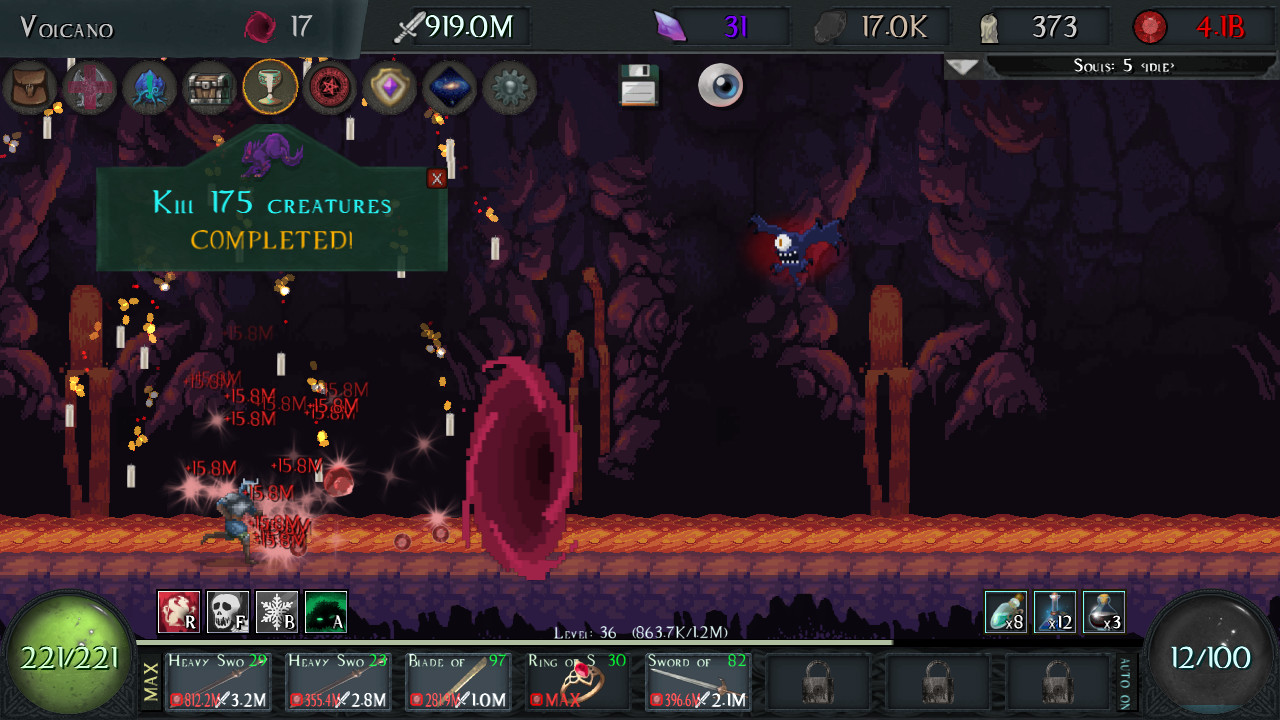
Task: Click the MAX purchase amount button
Action: [152, 683]
